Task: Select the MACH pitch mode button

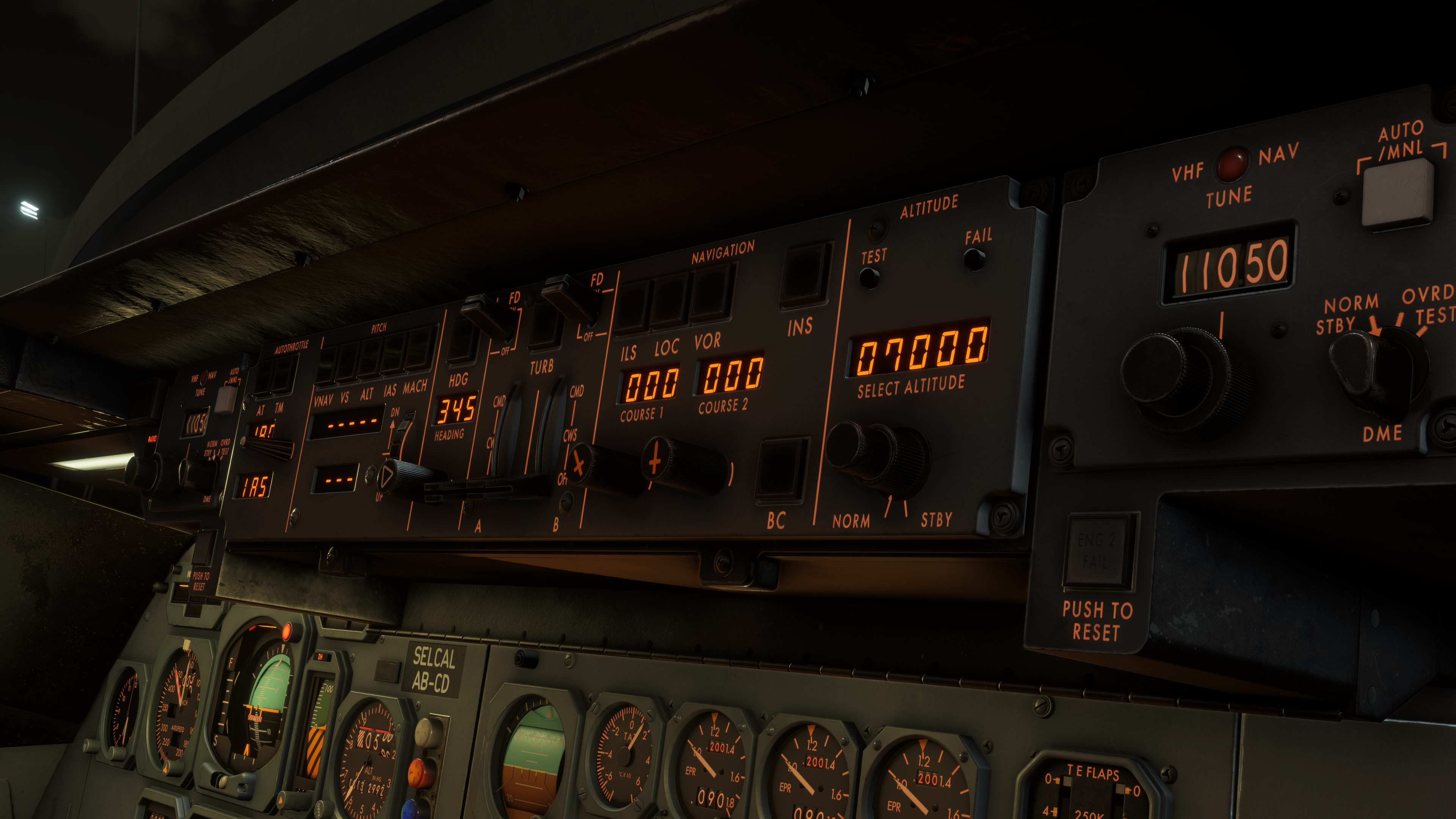Action: [x=419, y=350]
